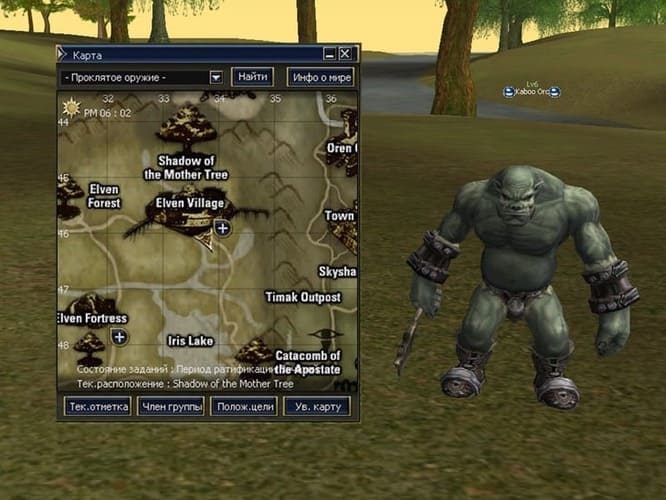The width and height of the screenshot is (666, 500).
Task: Click the Полож.цели button
Action: coord(243,406)
